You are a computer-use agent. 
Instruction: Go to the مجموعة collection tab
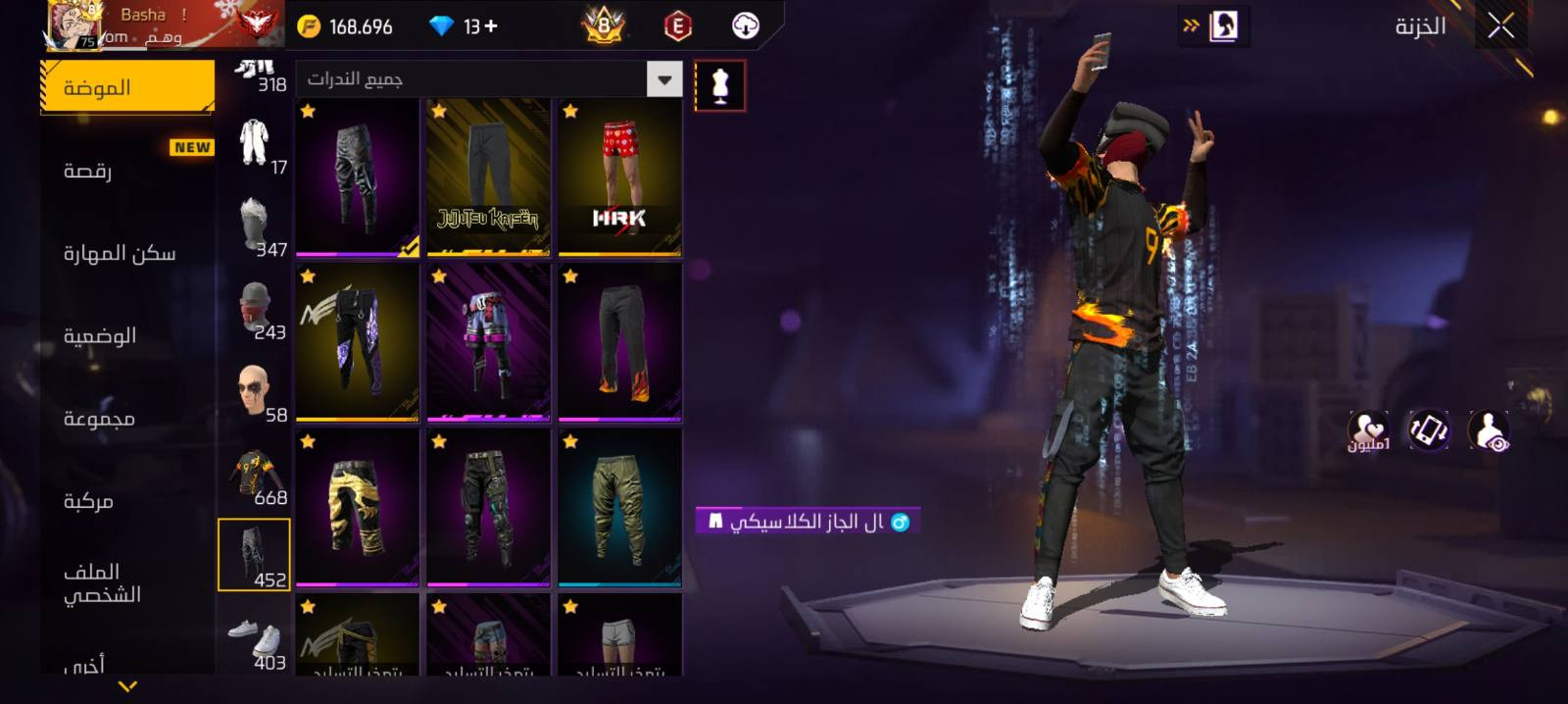point(126,419)
